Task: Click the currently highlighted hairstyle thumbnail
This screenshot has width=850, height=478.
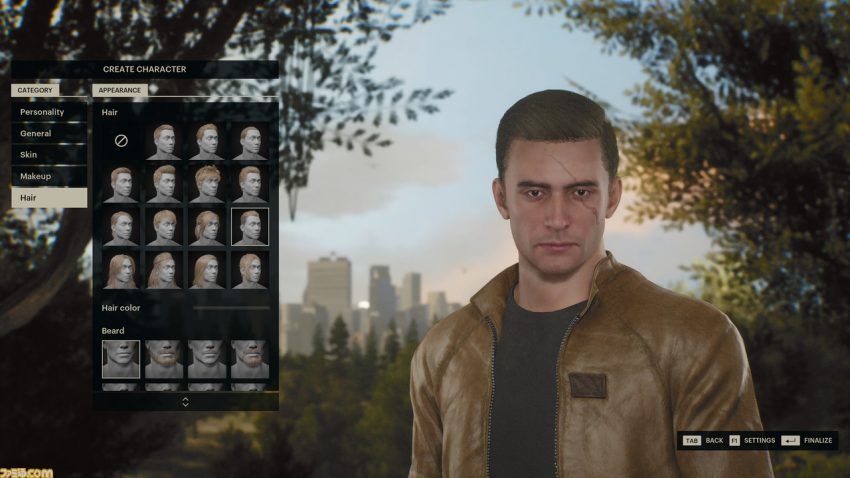Action: tap(250, 226)
